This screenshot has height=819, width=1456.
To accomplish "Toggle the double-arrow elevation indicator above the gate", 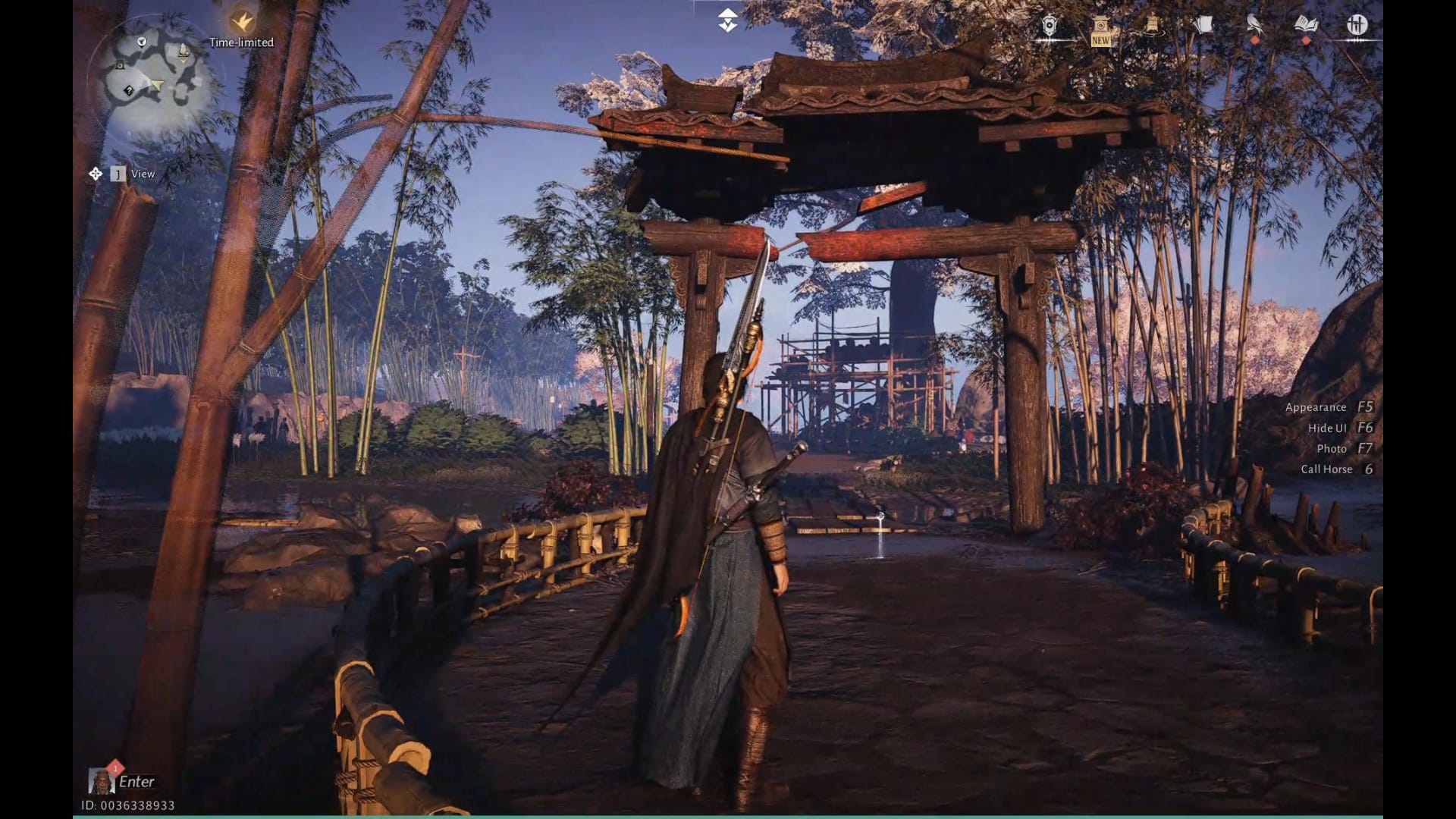I will coord(726,19).
